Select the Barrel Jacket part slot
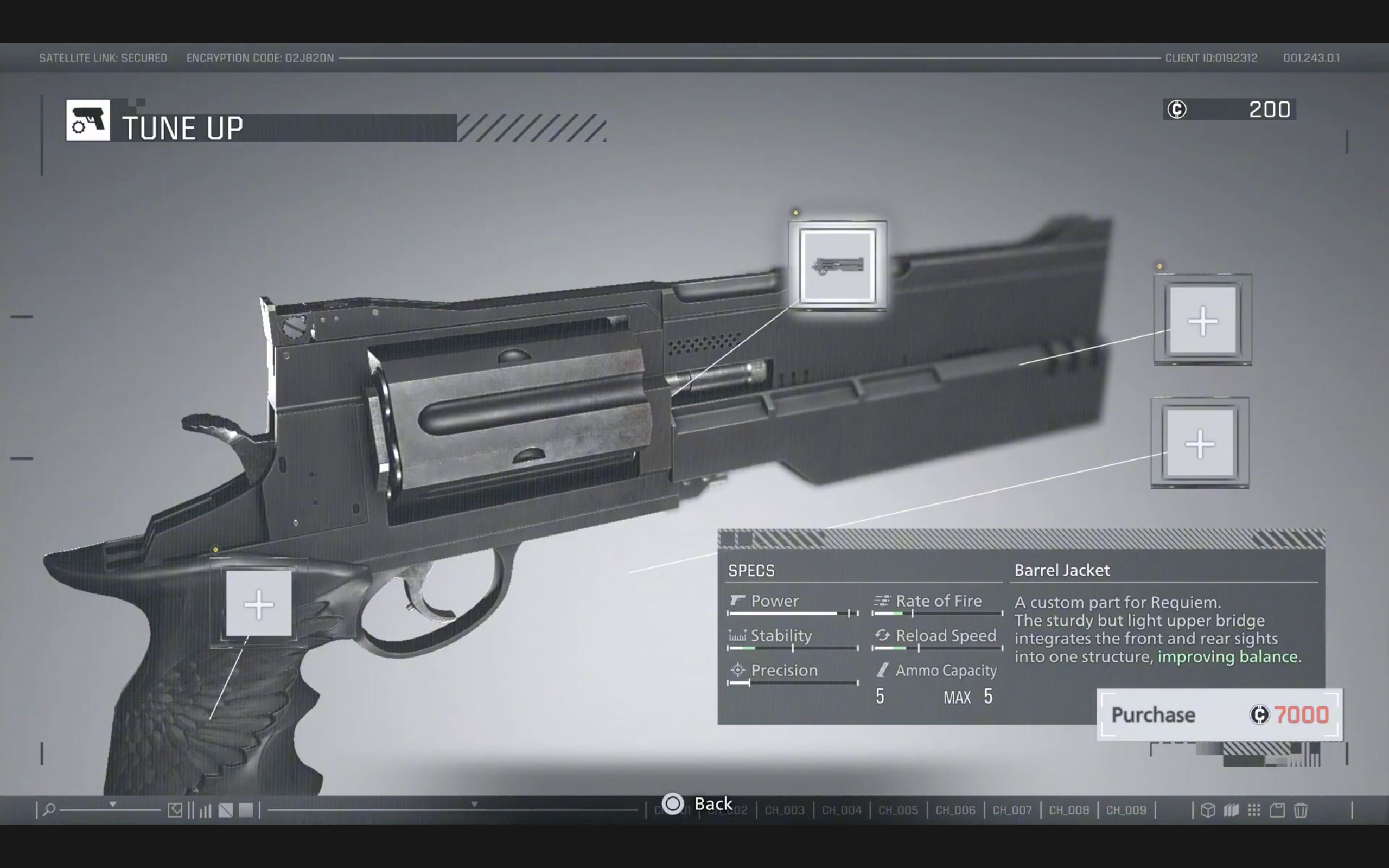Screen dimensions: 1389x868 837,266
